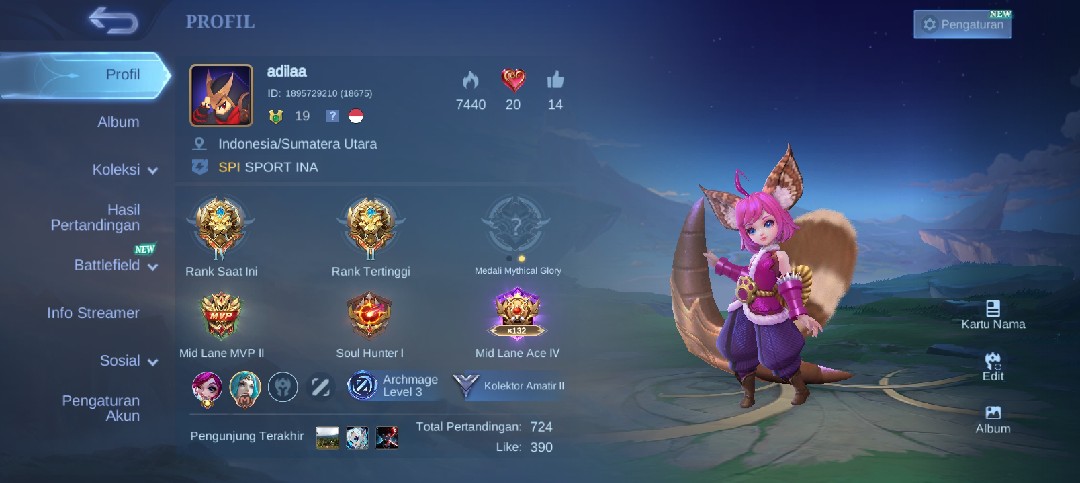Go back using the arrow button
The width and height of the screenshot is (1080, 483).
click(x=112, y=19)
